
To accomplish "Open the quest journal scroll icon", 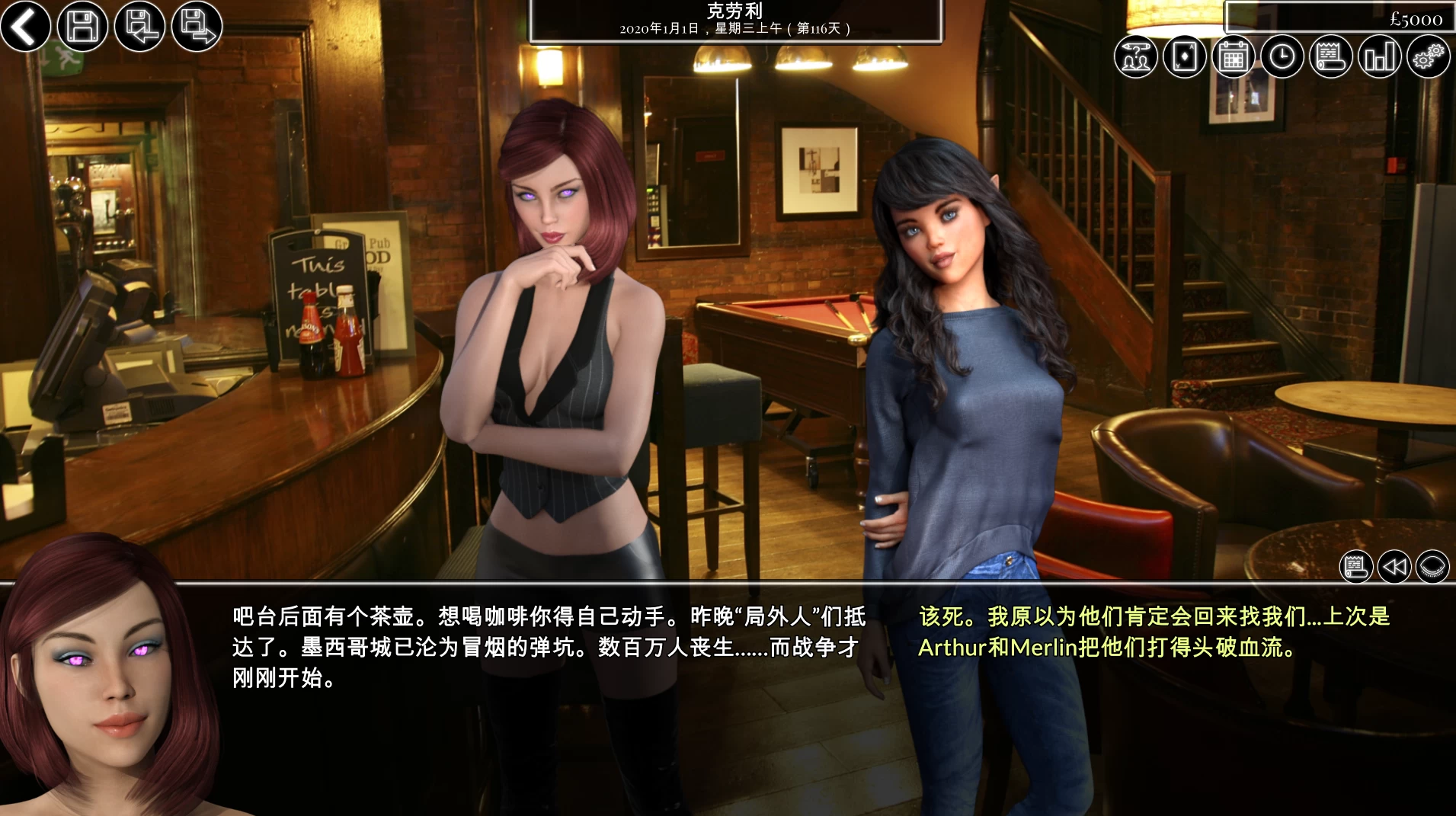I will pyautogui.click(x=1330, y=56).
